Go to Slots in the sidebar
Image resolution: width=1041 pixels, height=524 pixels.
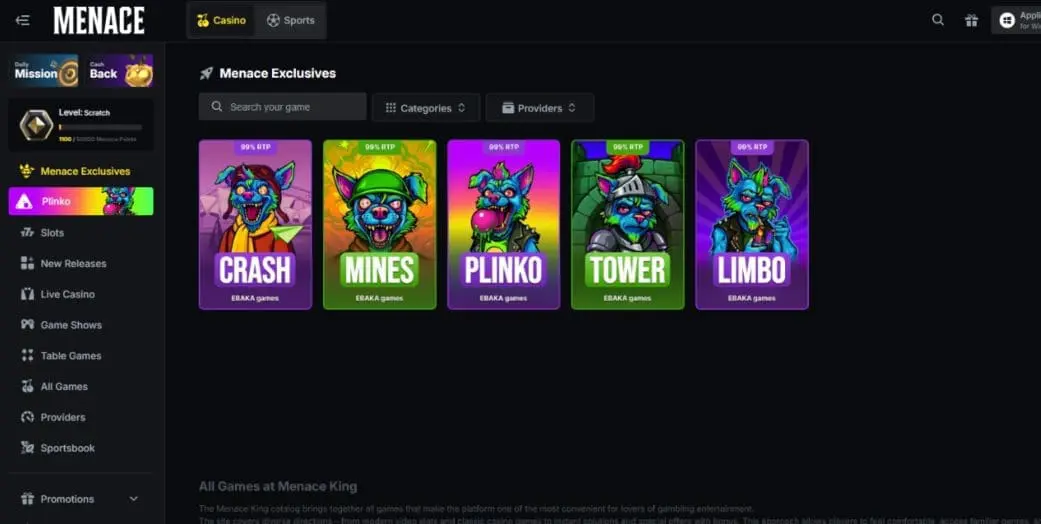52,233
